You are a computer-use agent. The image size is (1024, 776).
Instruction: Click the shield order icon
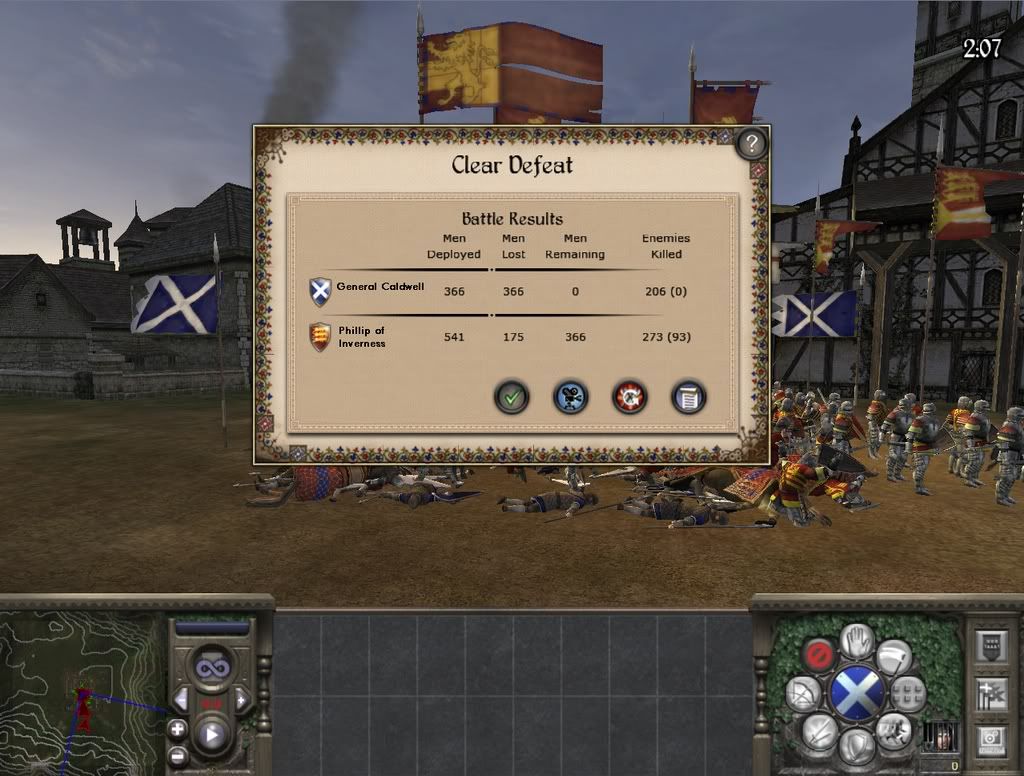point(857,745)
